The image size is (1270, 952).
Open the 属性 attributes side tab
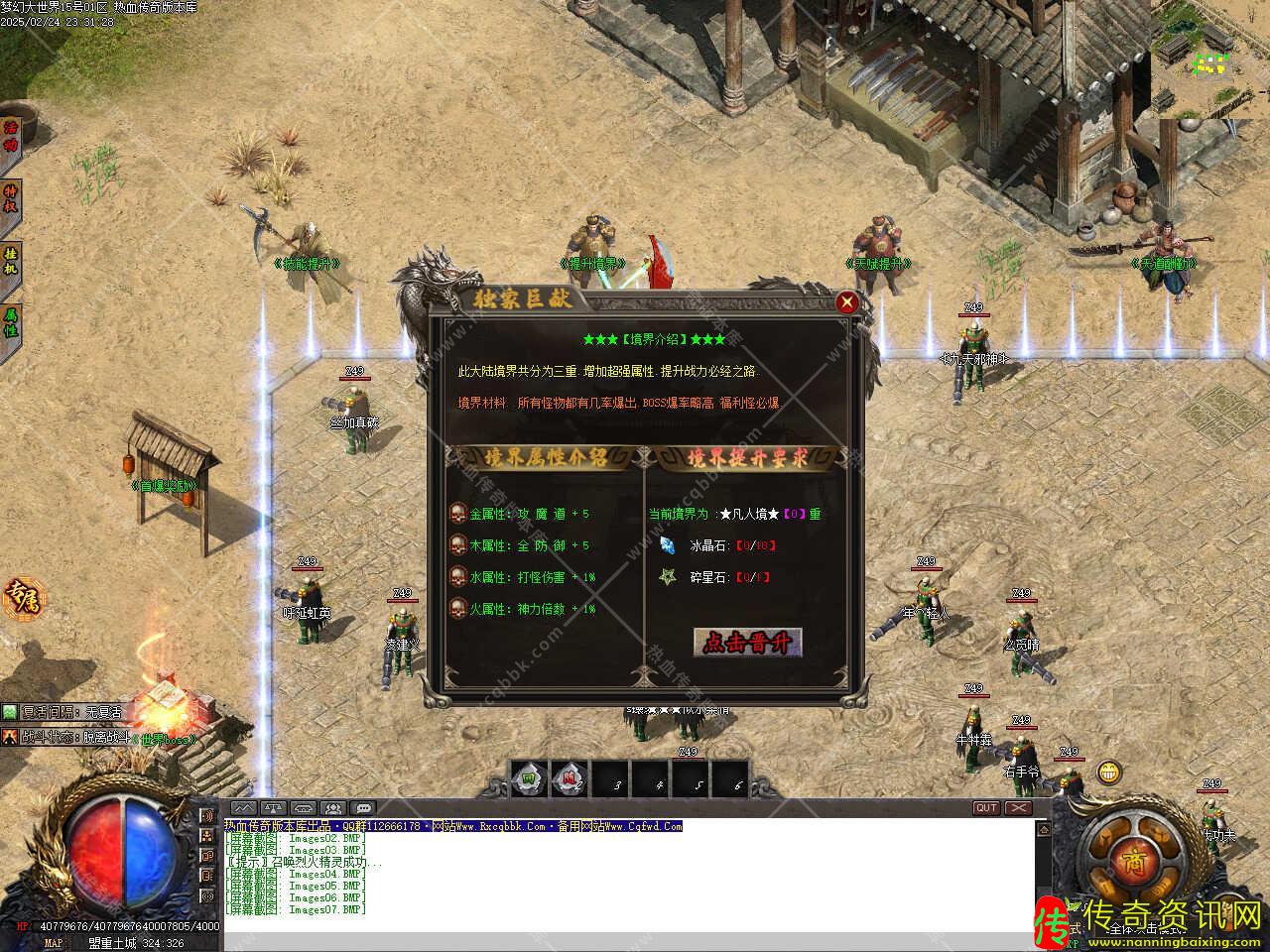11,322
